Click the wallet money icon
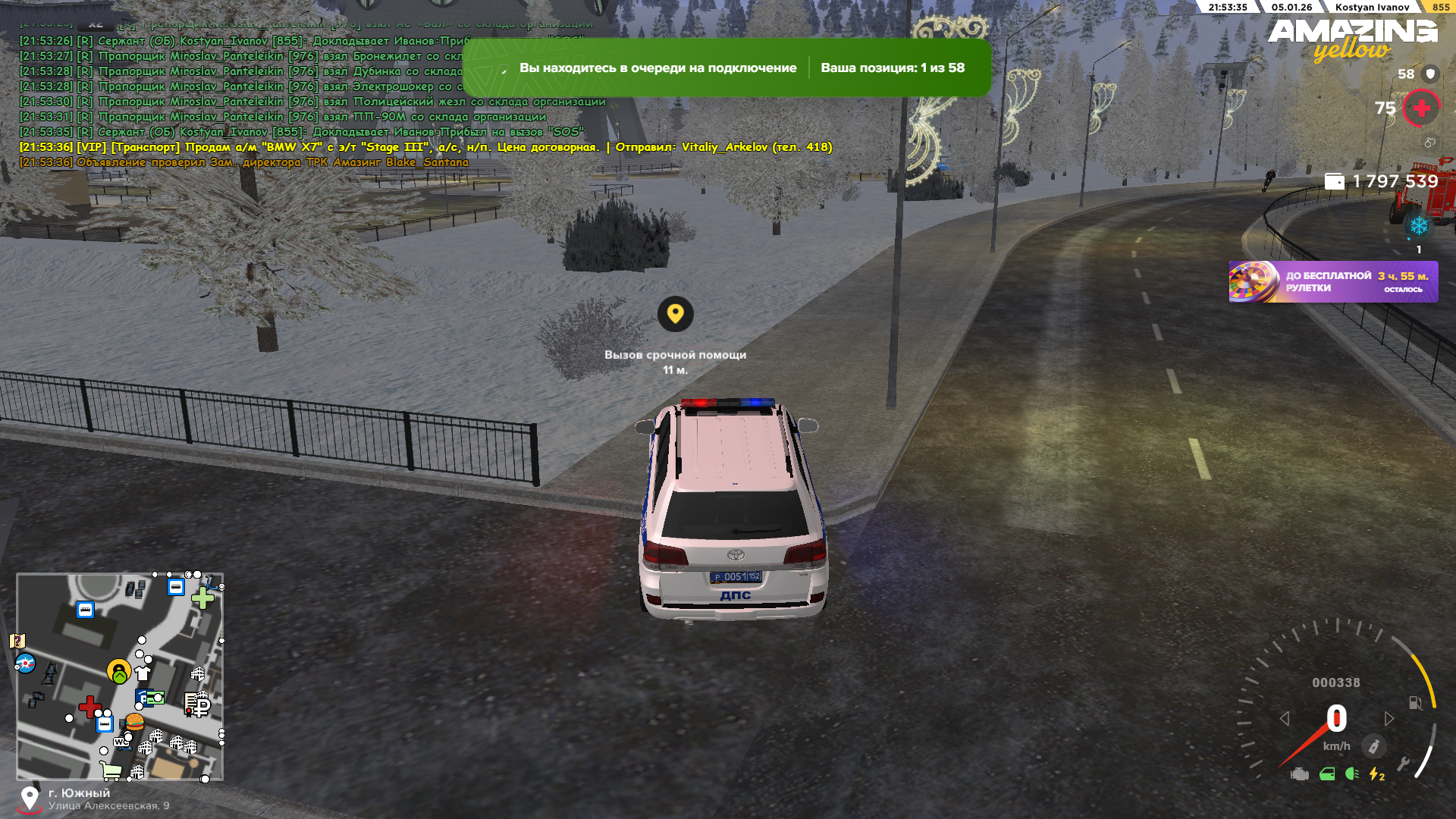Image resolution: width=1456 pixels, height=819 pixels. pyautogui.click(x=1334, y=181)
